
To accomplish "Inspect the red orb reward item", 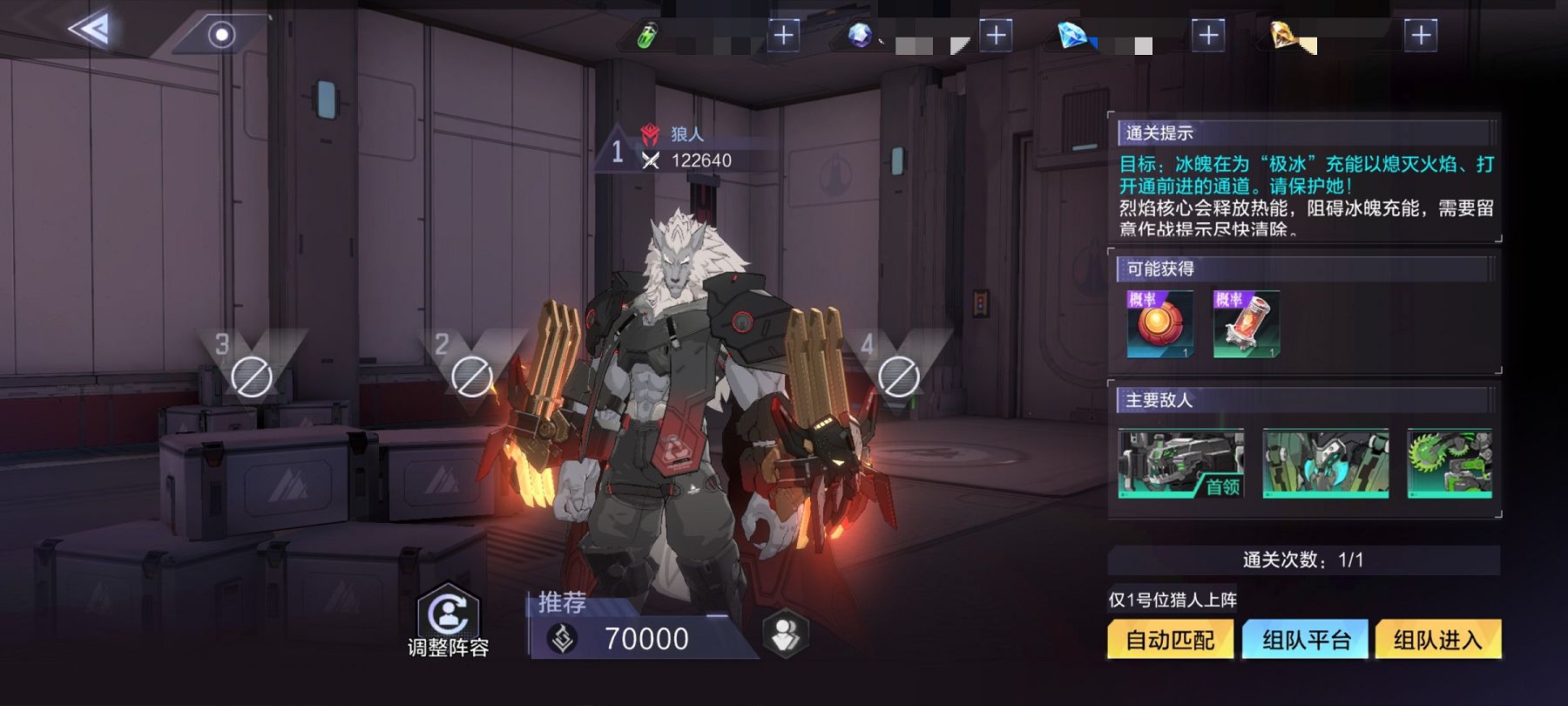I will (x=1159, y=325).
